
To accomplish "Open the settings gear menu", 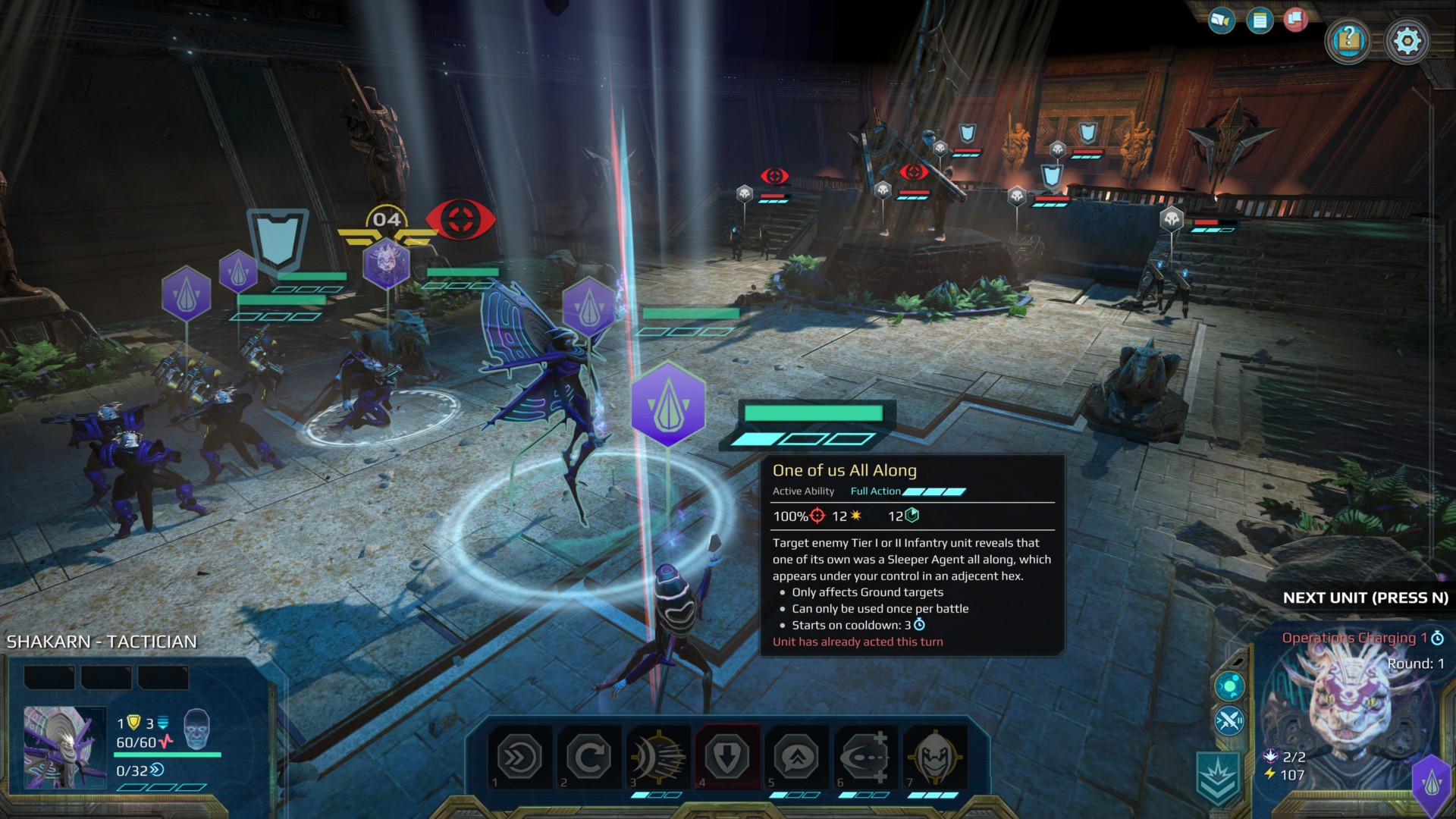I will tap(1407, 41).
